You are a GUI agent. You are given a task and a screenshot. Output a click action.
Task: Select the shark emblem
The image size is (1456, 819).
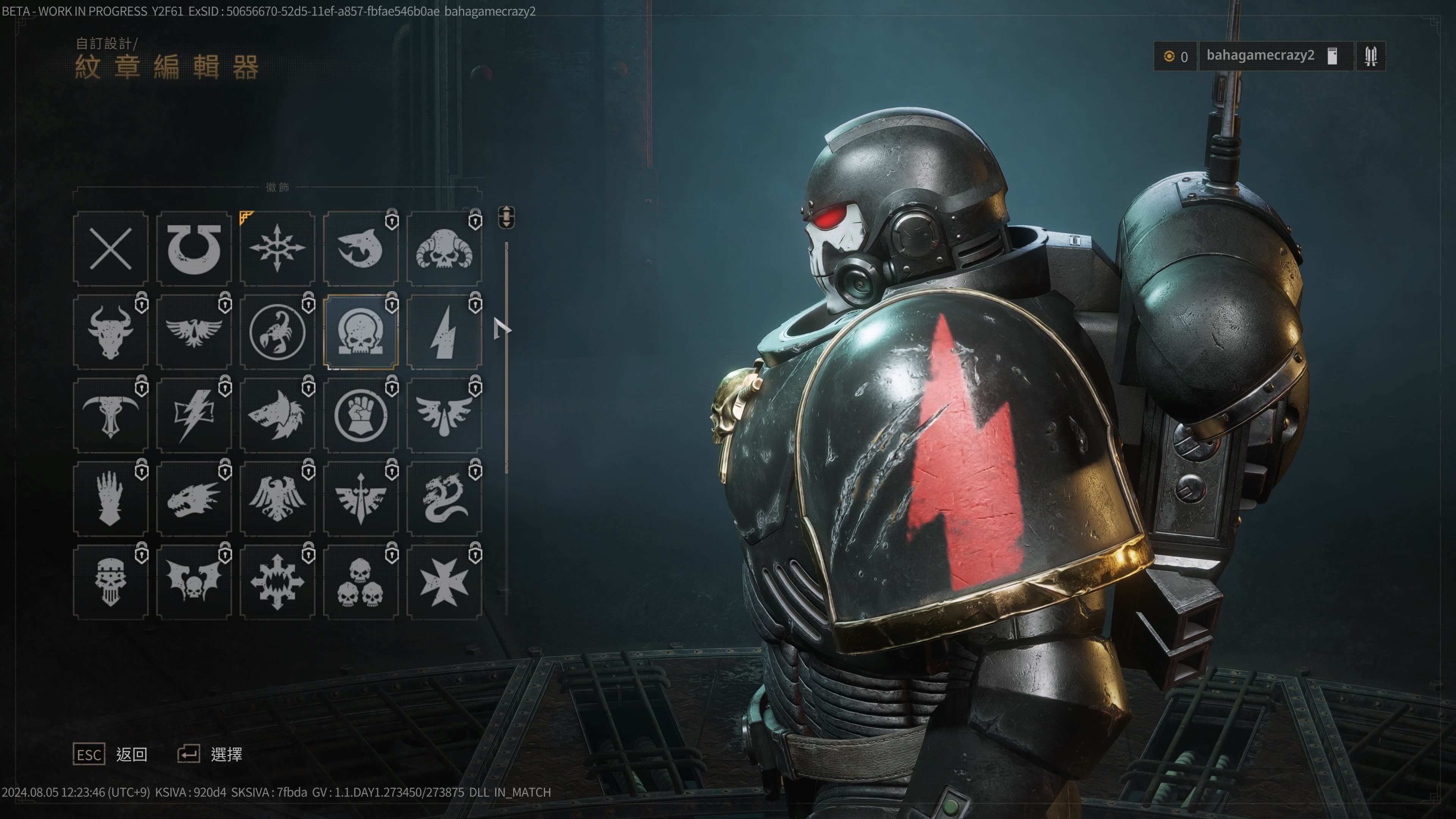361,249
